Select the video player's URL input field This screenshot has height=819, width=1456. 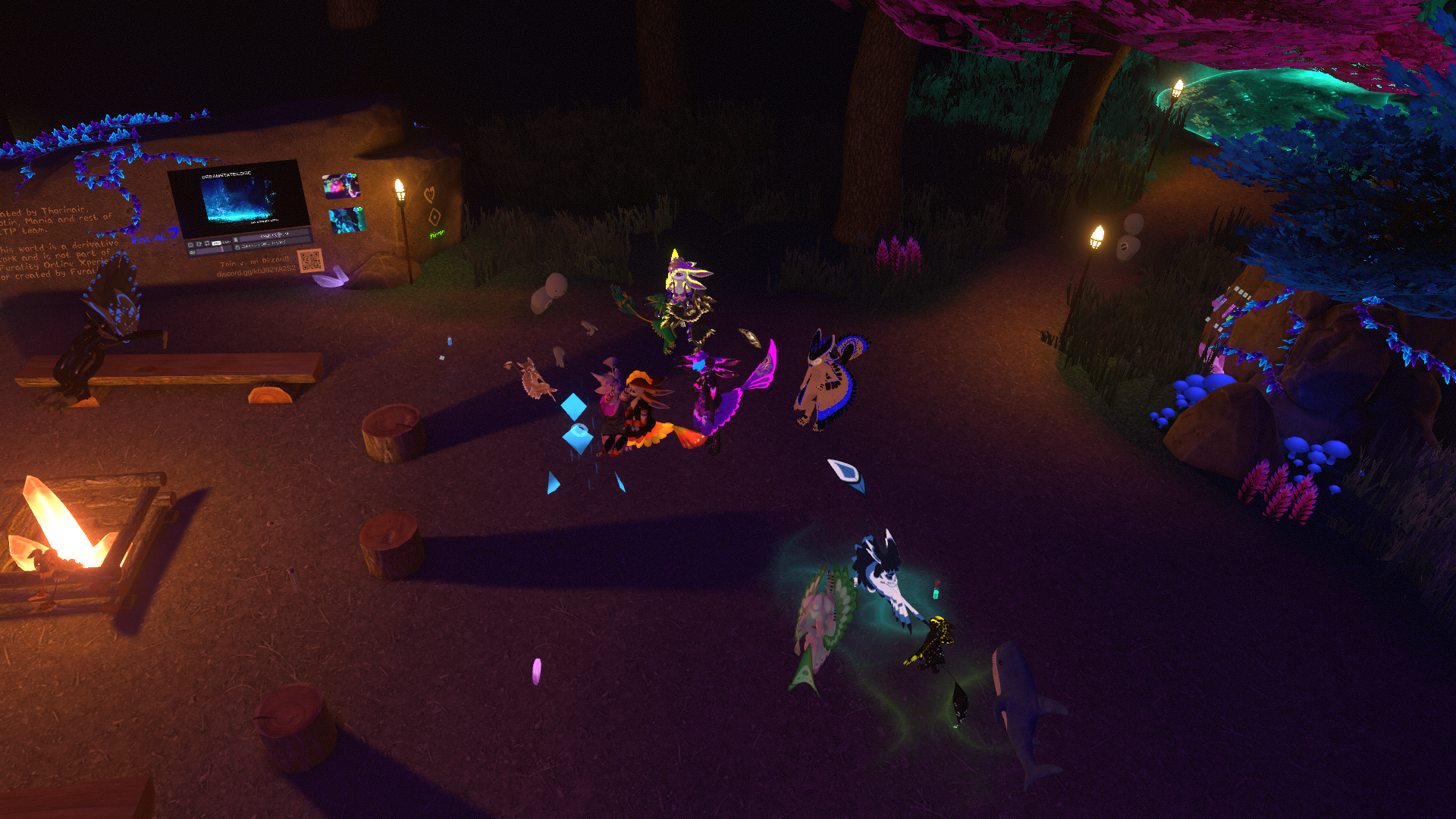(x=271, y=243)
